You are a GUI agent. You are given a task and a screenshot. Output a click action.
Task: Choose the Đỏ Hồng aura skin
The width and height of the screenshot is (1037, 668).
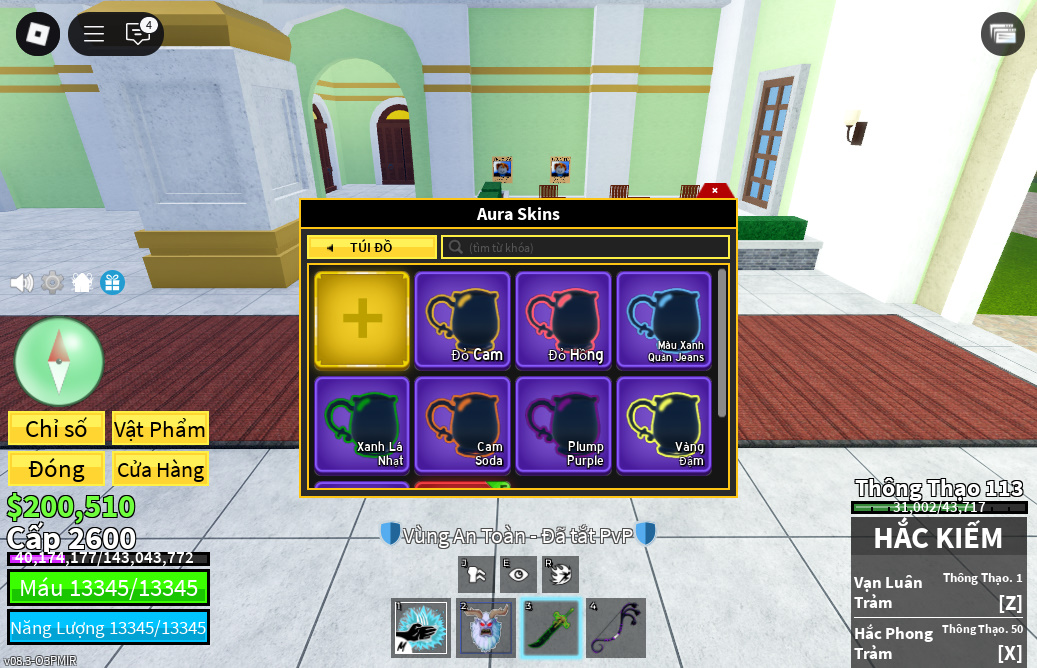[x=564, y=319]
